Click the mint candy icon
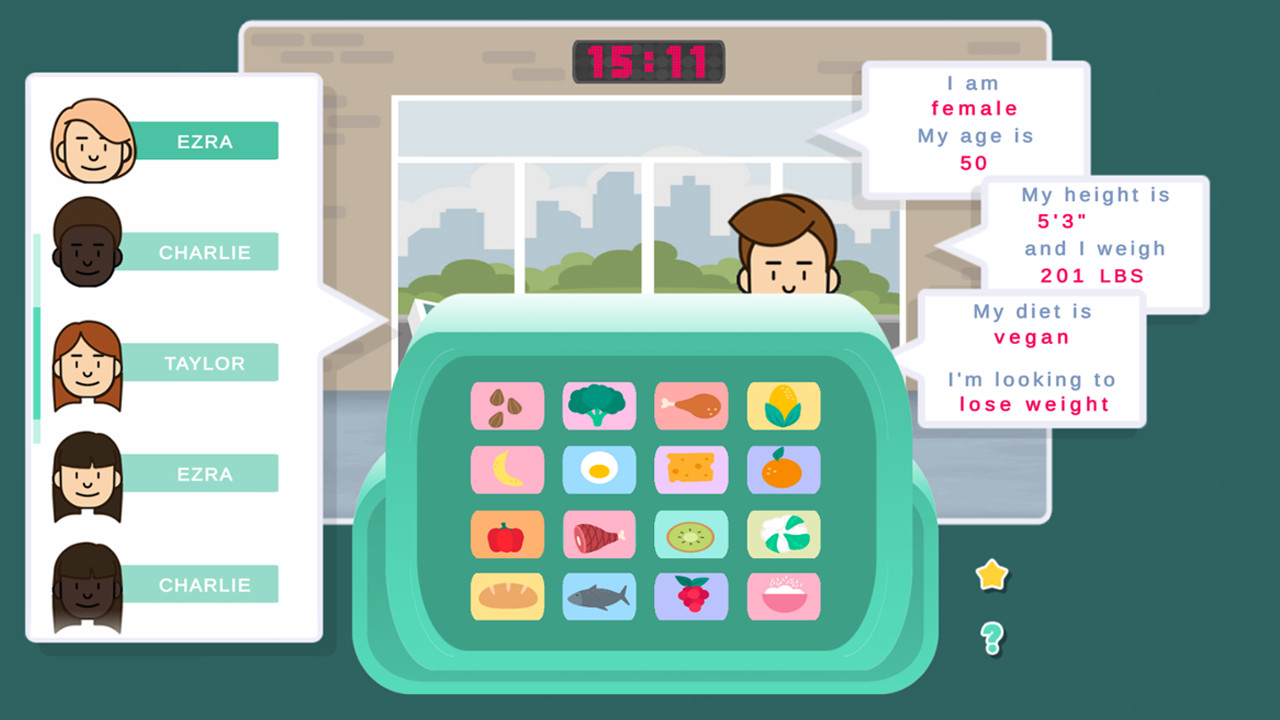 (x=784, y=534)
